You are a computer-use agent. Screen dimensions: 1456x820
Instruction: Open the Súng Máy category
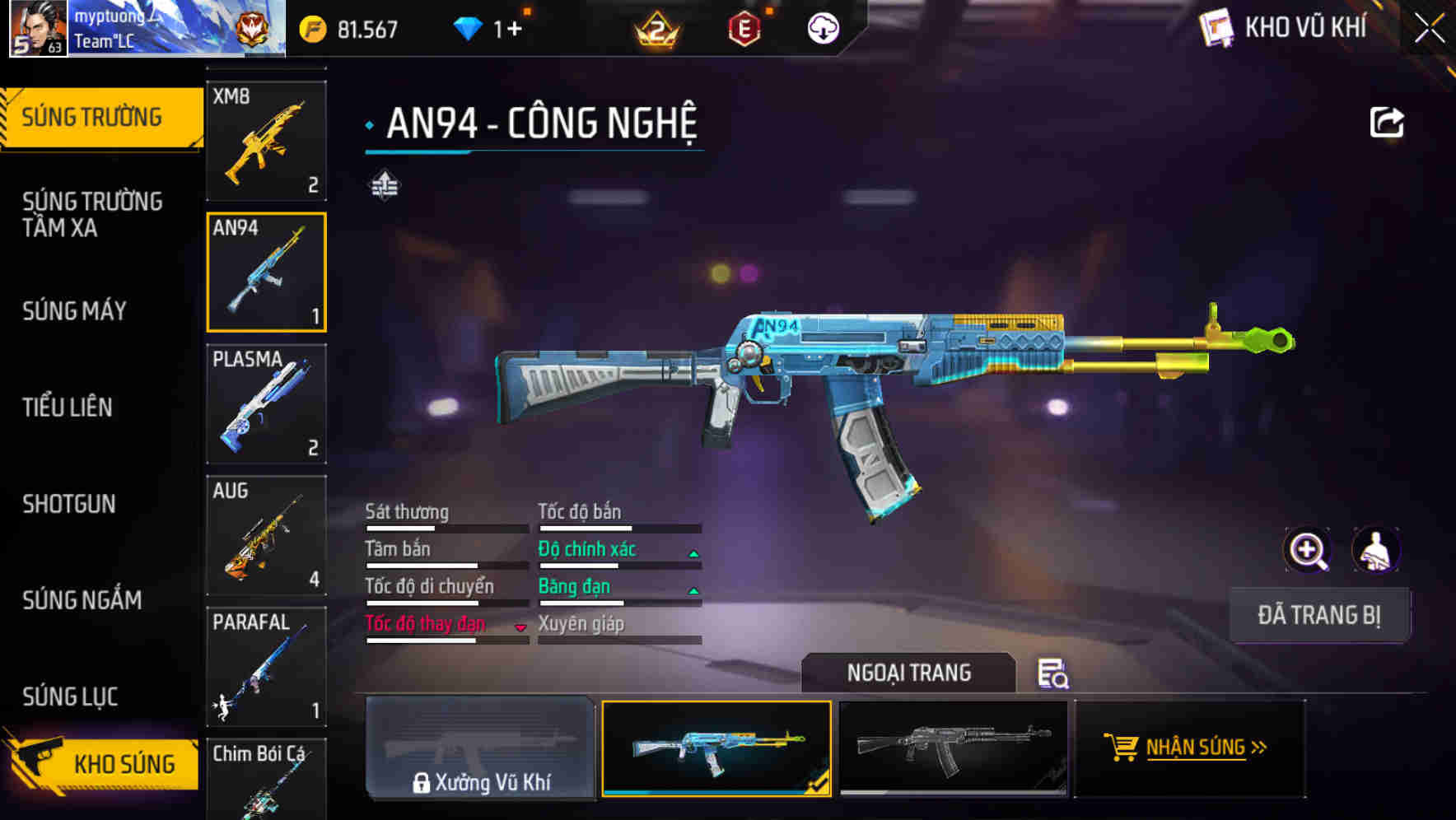tap(75, 311)
